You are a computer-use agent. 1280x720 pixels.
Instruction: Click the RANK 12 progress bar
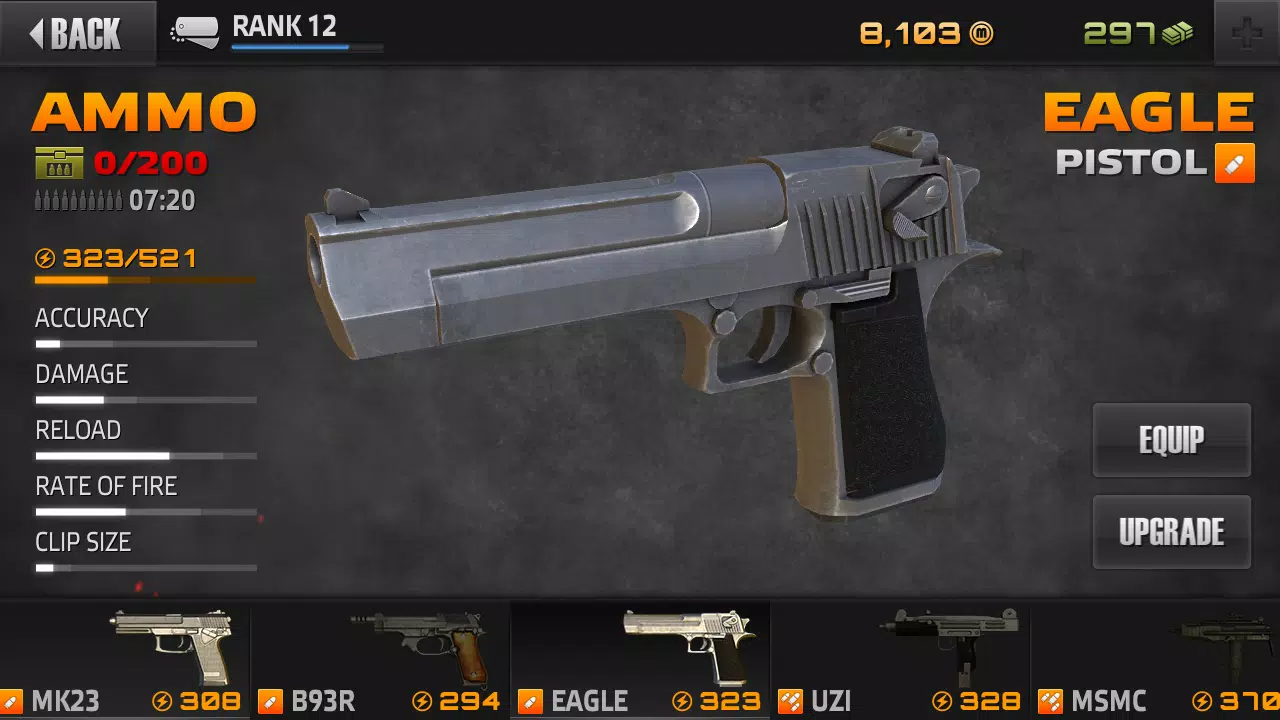pos(306,48)
